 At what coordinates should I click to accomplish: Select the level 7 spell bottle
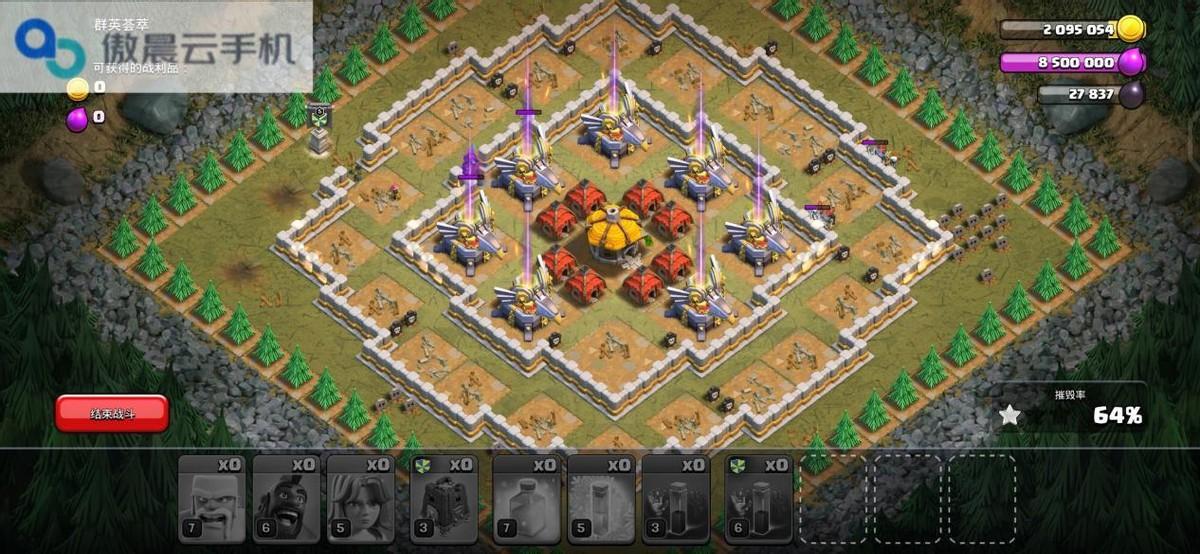[527, 499]
